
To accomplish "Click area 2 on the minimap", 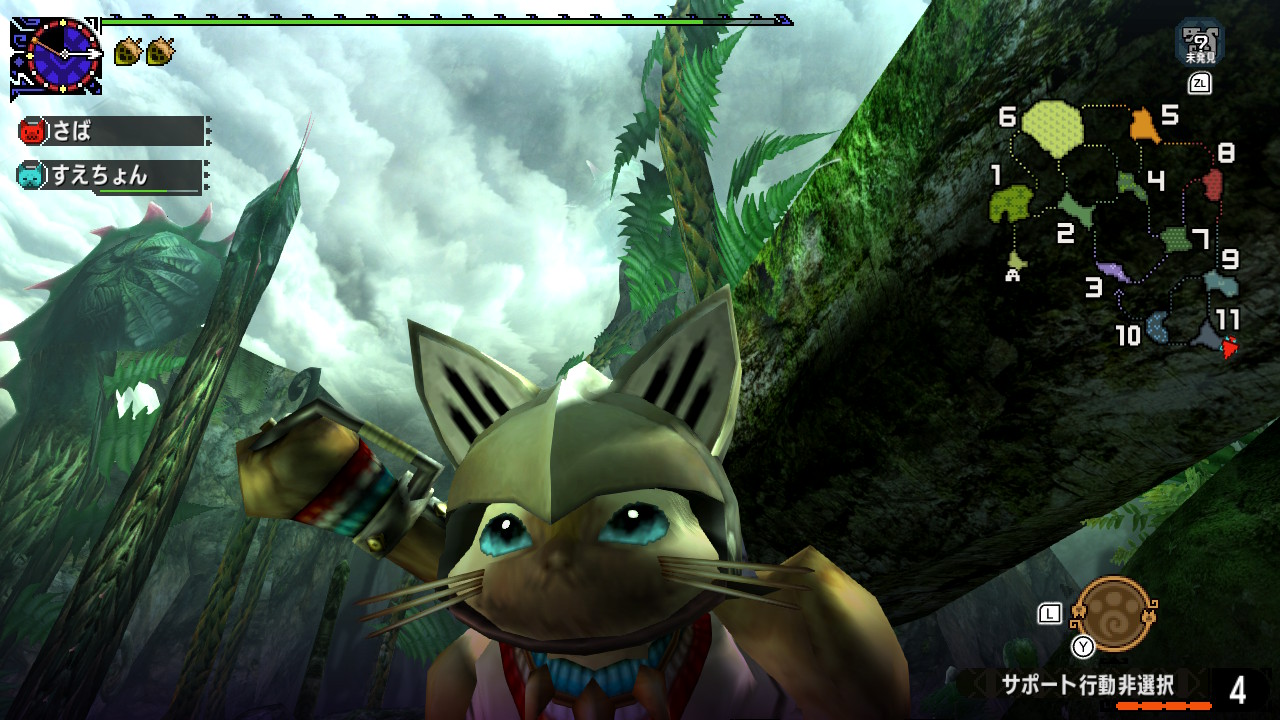I will (x=1076, y=208).
